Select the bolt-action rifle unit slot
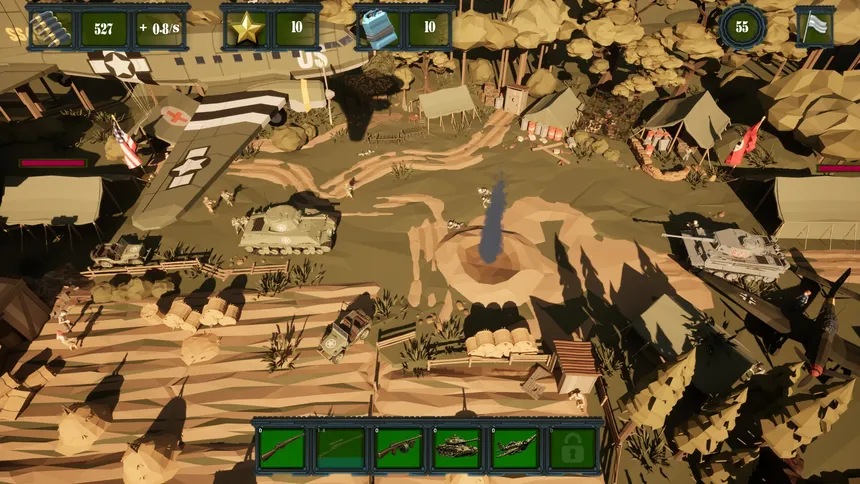 pos(281,447)
